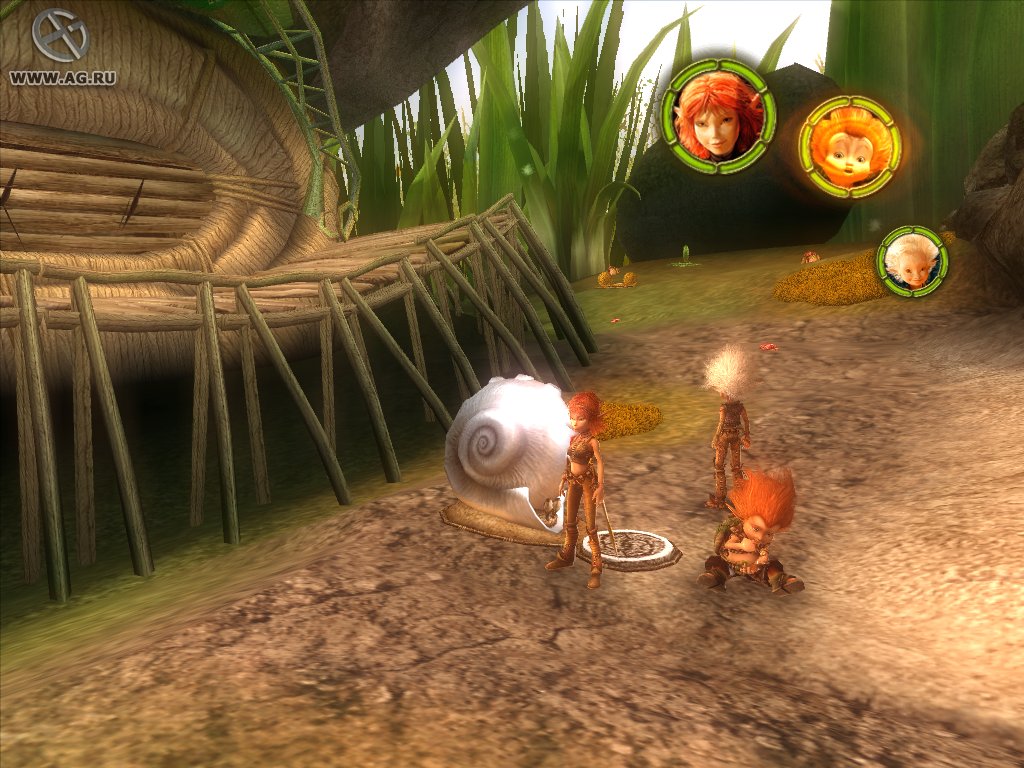Select the red-haired princess character portrait
1024x768 pixels.
tap(718, 117)
